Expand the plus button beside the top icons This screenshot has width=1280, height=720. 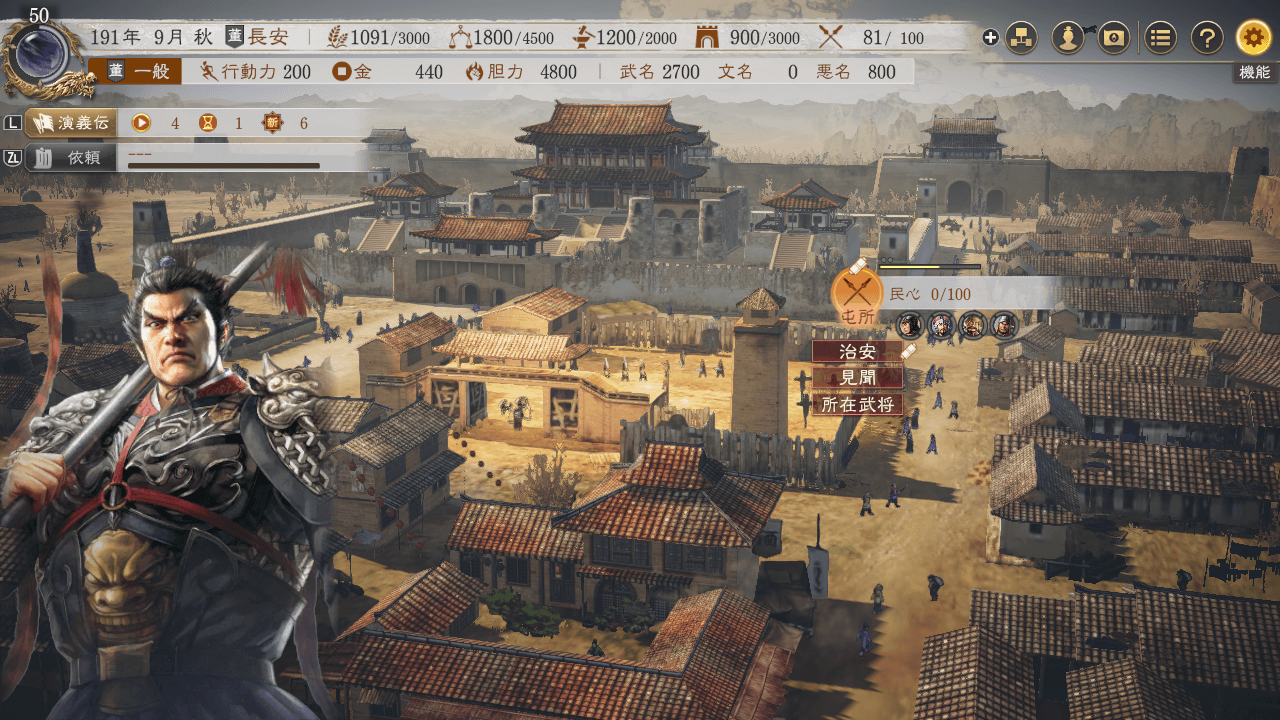(x=990, y=38)
